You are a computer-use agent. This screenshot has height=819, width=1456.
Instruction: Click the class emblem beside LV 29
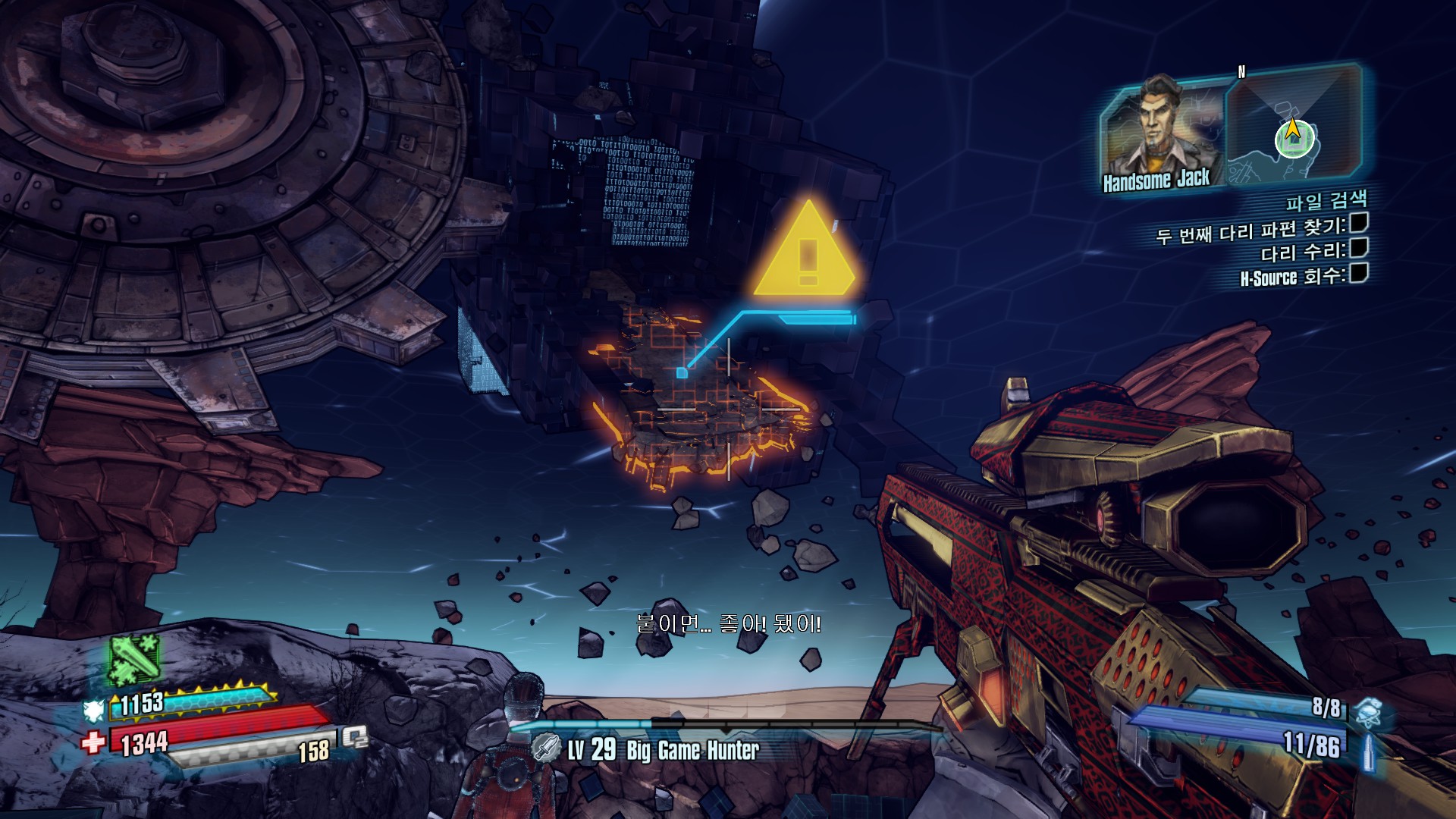tap(546, 748)
